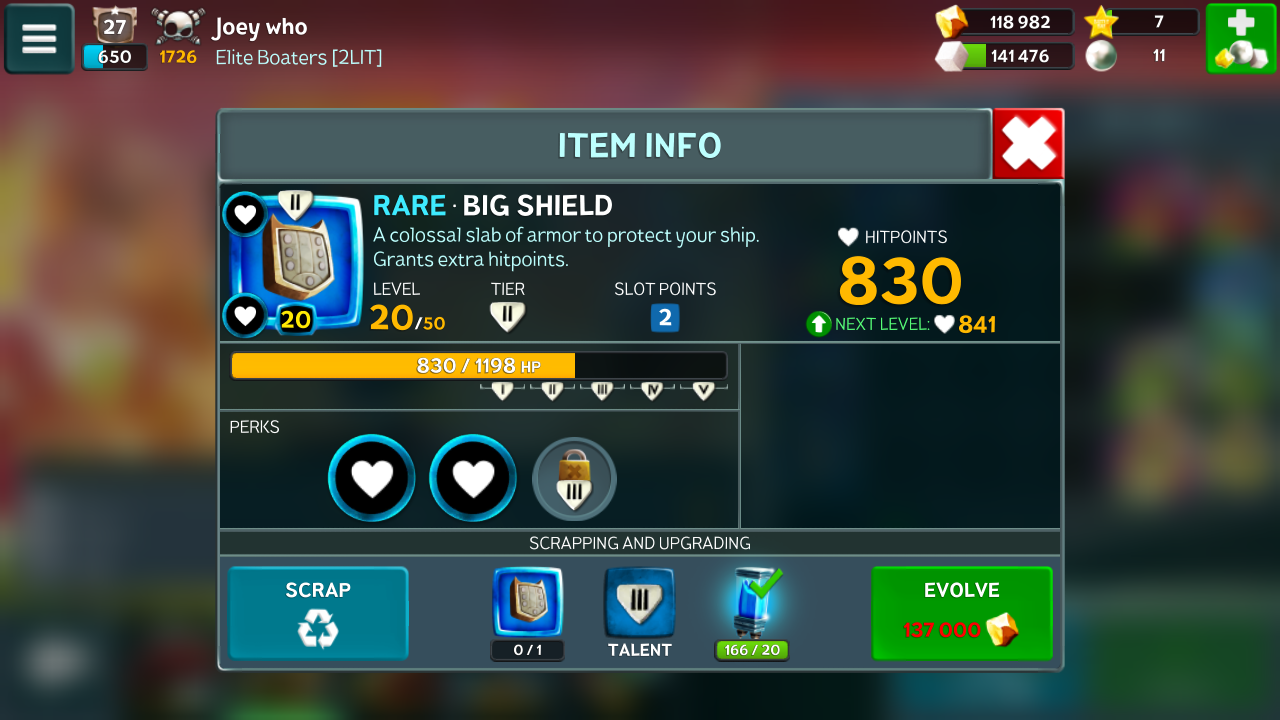Tap the Talent tier III requirement icon
The image size is (1280, 720).
639,603
